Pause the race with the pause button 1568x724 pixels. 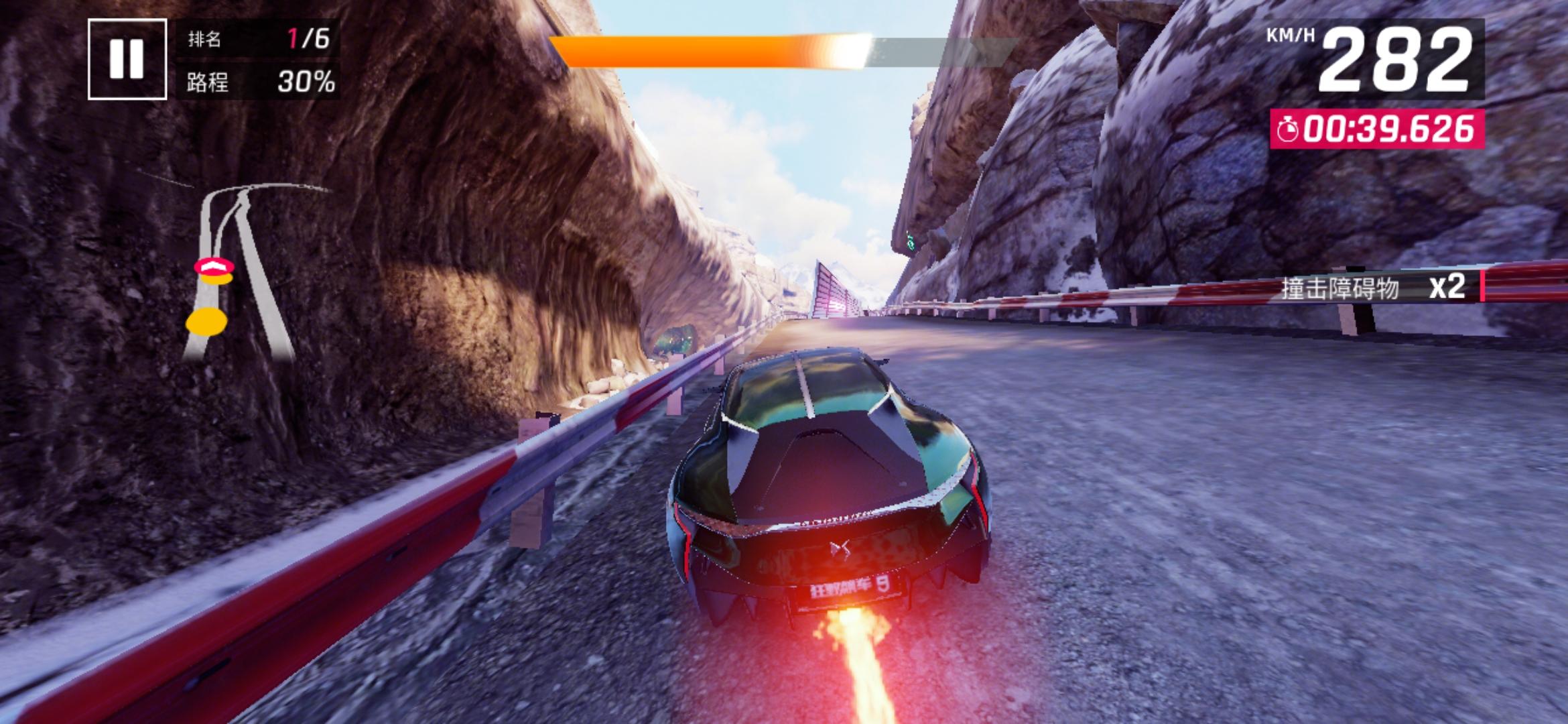click(x=127, y=59)
